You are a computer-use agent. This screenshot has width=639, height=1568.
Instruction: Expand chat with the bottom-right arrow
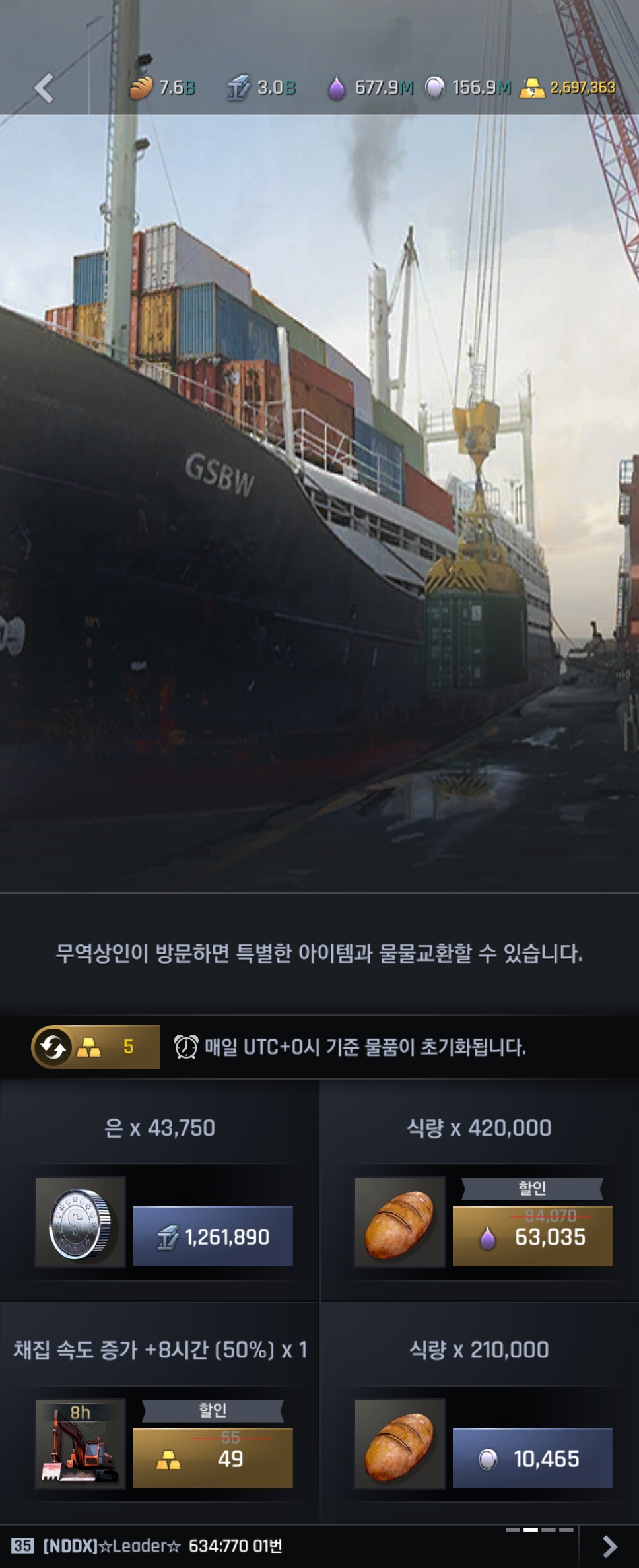click(x=609, y=1546)
